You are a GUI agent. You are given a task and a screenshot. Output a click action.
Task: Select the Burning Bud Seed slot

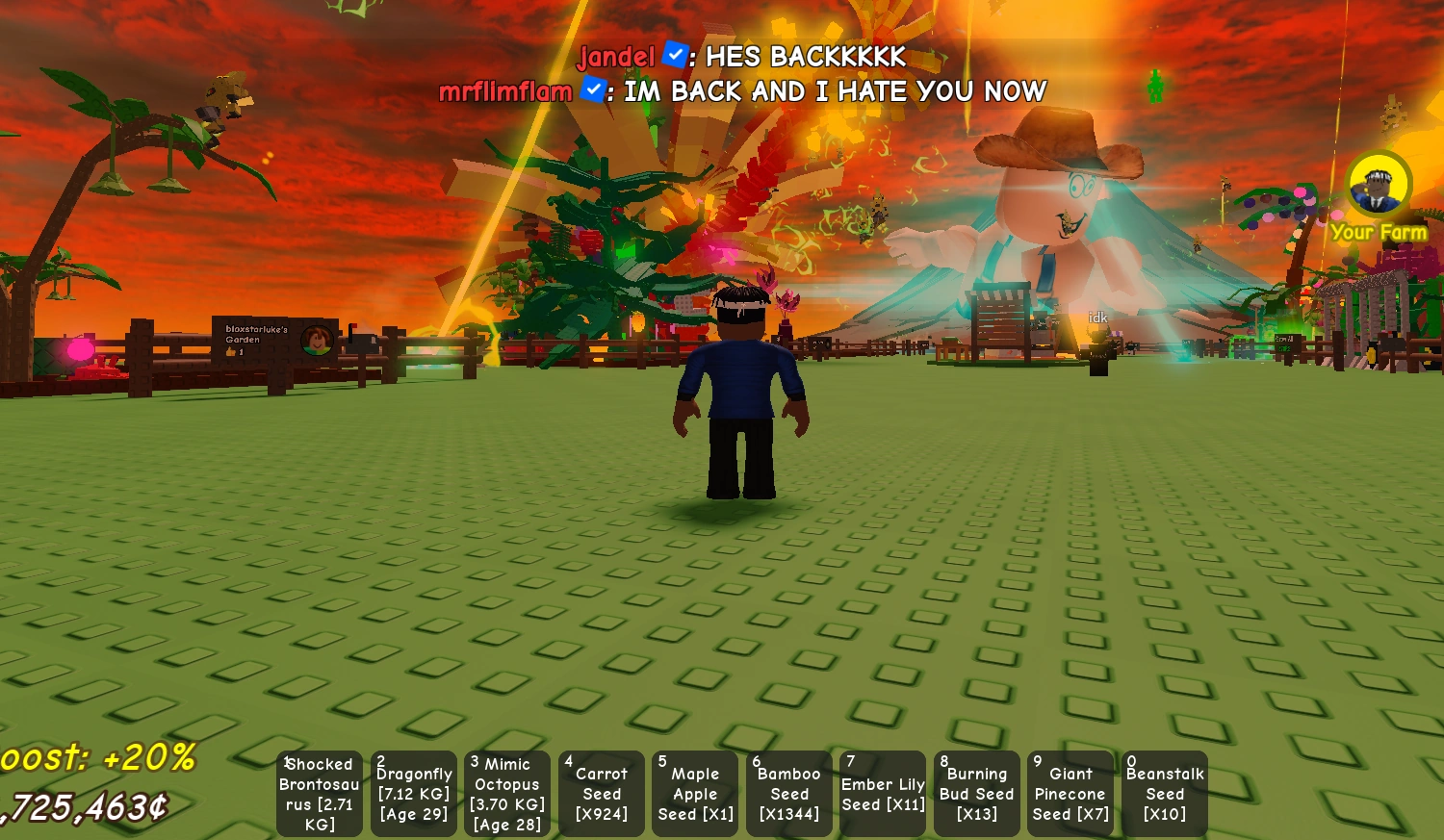click(976, 793)
